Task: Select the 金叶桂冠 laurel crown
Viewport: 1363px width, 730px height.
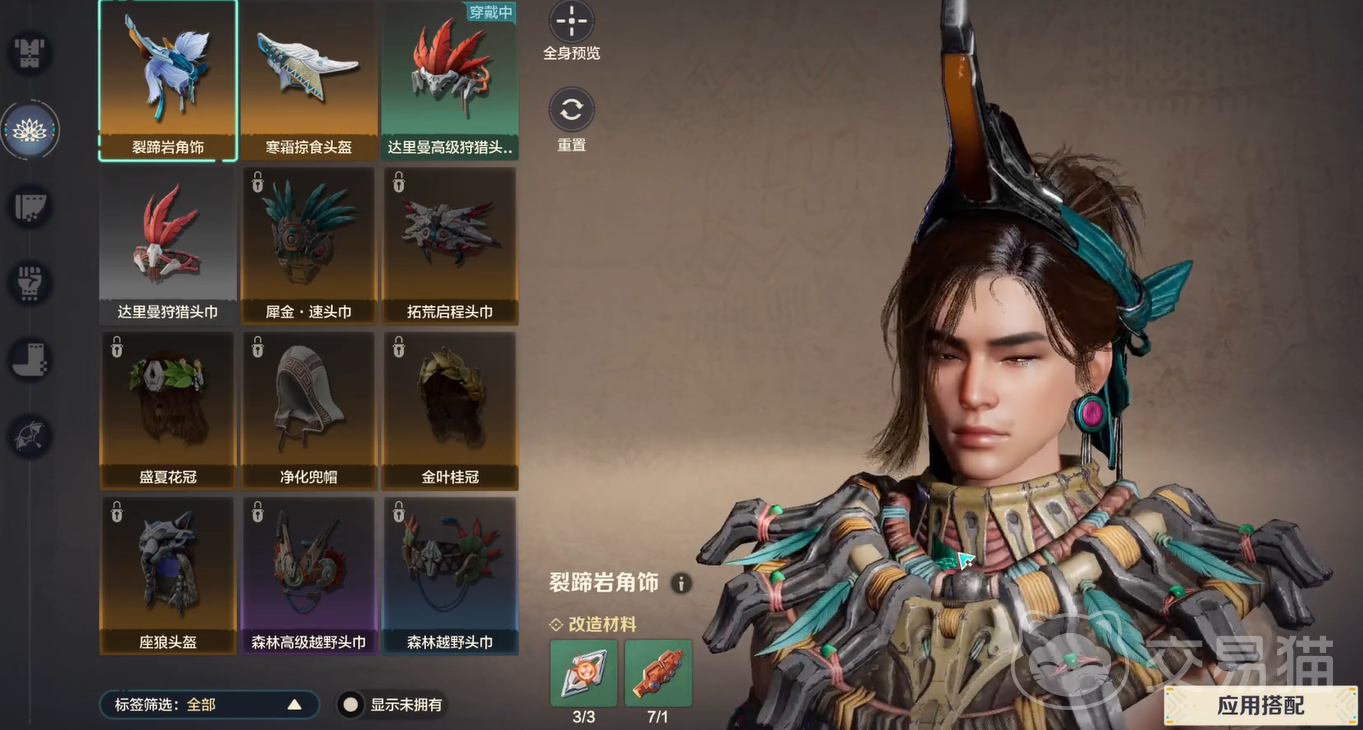Action: [x=450, y=410]
